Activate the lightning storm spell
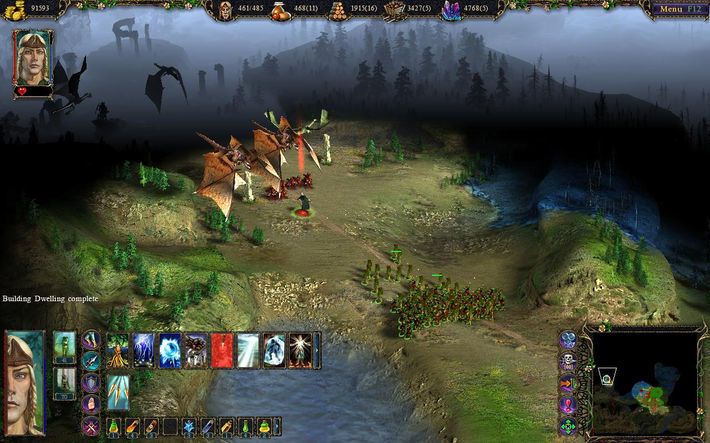The height and width of the screenshot is (443, 710). pyautogui.click(x=144, y=351)
